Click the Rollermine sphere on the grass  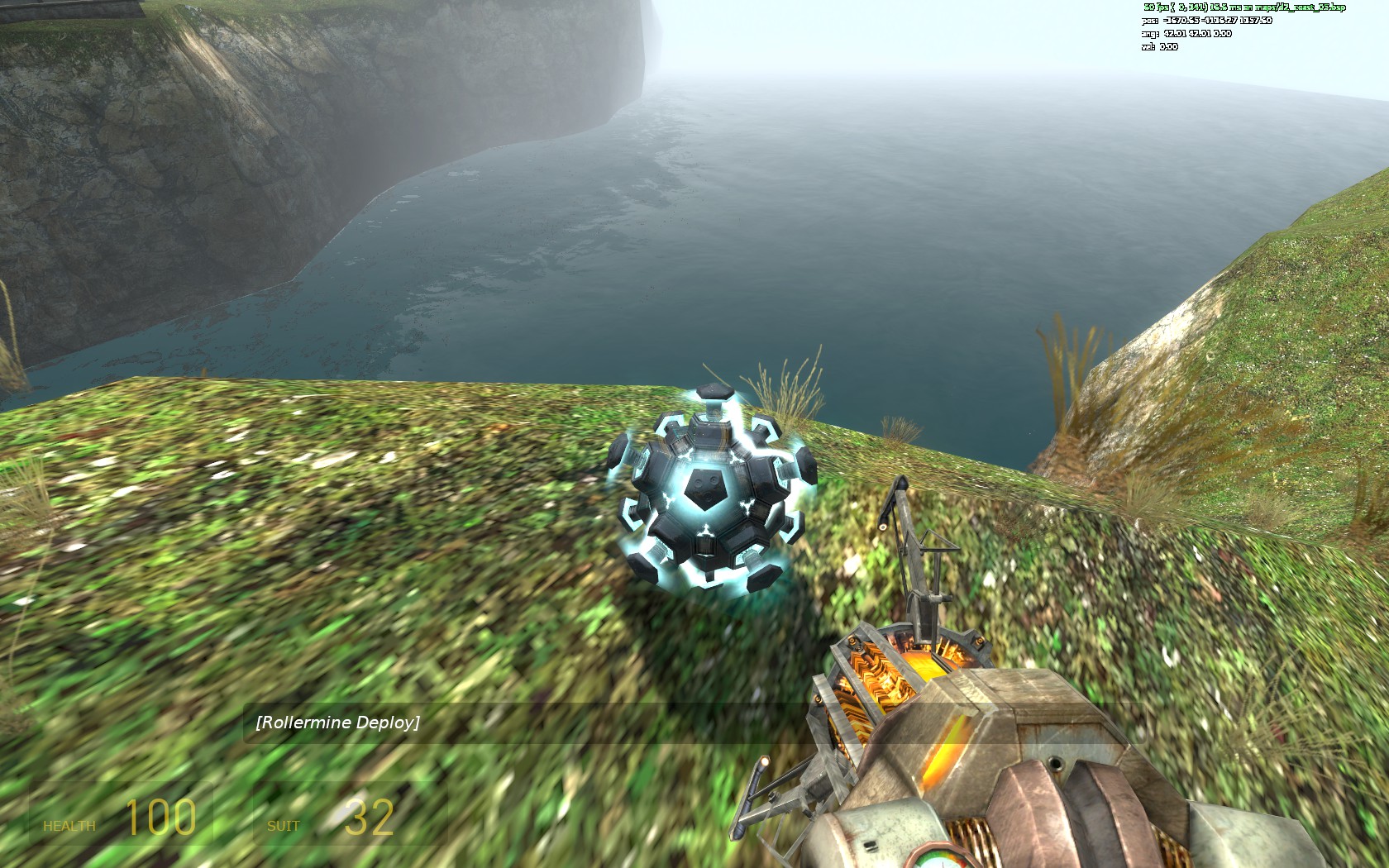pos(711,492)
